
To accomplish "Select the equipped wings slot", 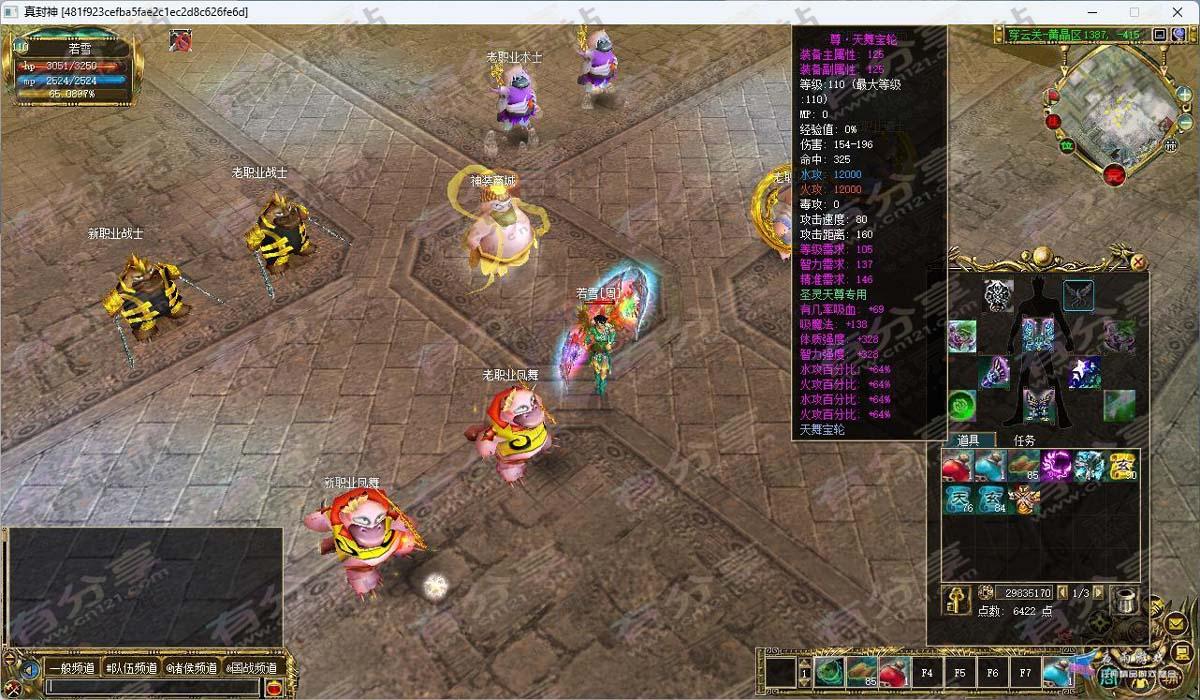I will tap(1078, 296).
